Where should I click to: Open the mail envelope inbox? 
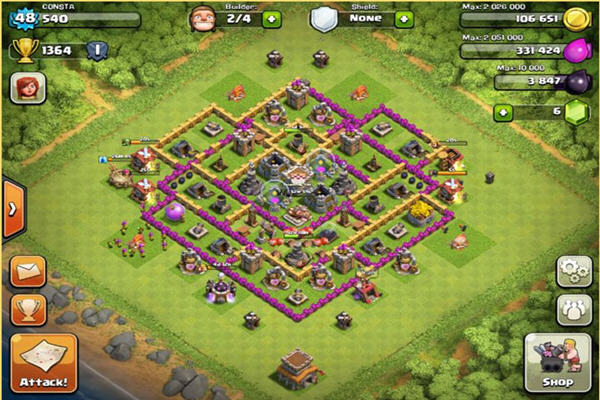pyautogui.click(x=29, y=272)
